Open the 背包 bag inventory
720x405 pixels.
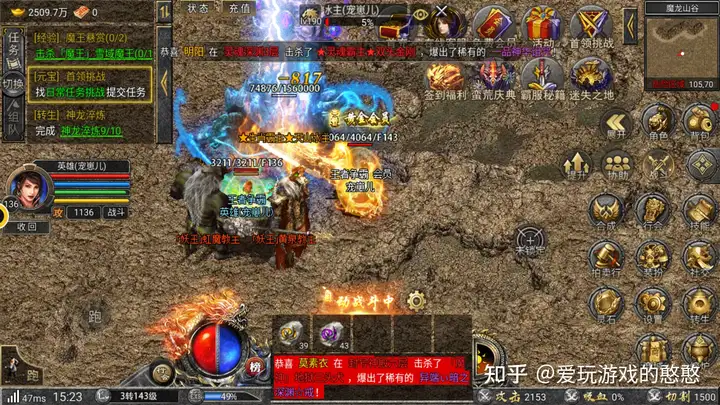tap(700, 122)
